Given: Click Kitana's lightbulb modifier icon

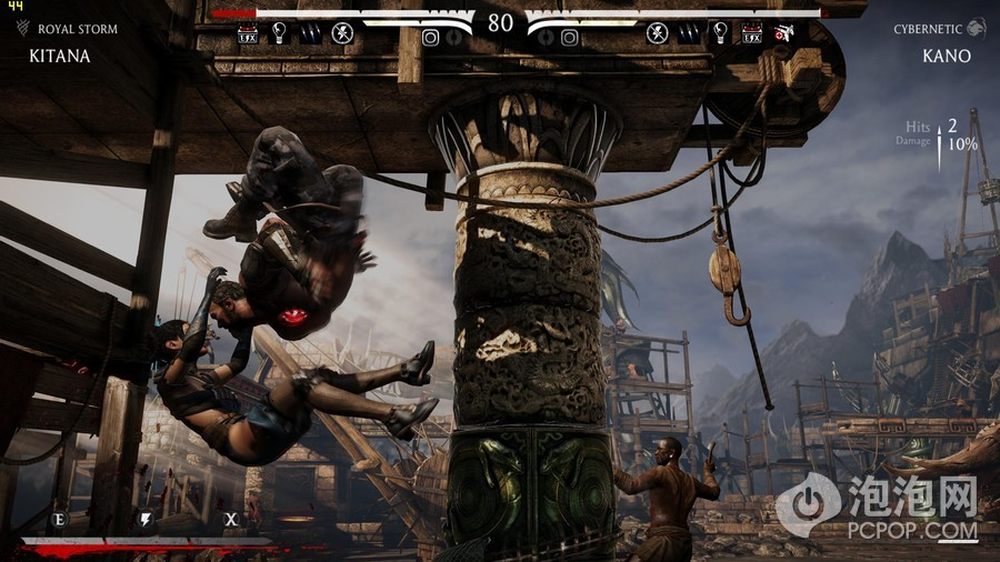Looking at the screenshot, I should point(279,33).
